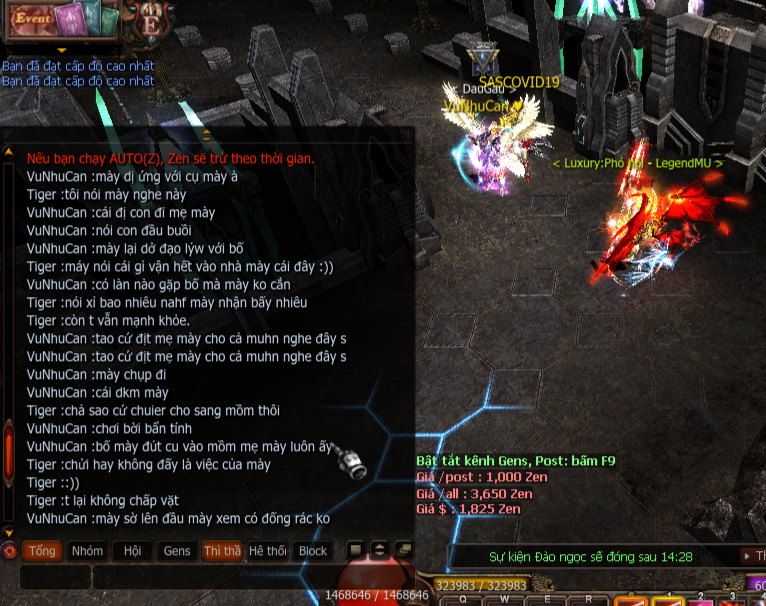Select the Gens chat tab

177,551
